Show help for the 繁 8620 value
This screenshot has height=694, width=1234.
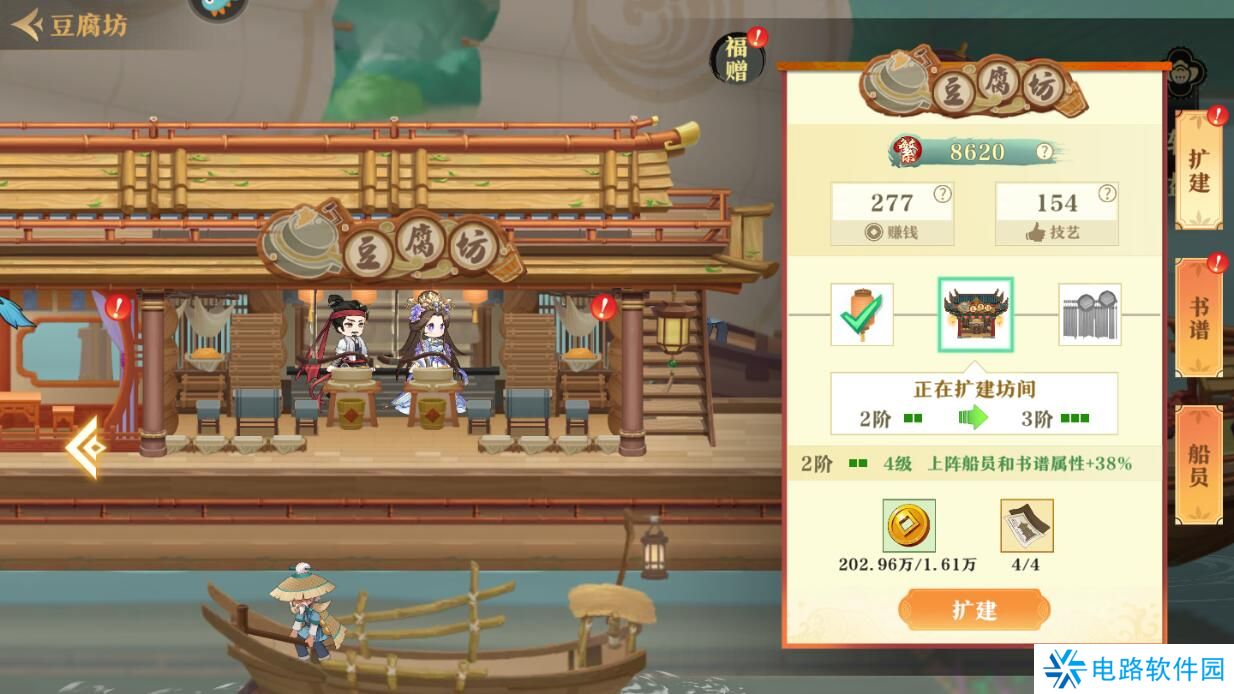click(x=1044, y=152)
